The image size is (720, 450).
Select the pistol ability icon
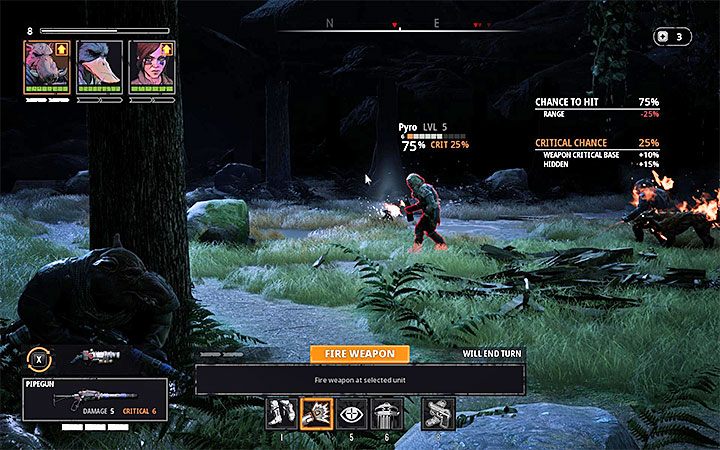[x=439, y=413]
